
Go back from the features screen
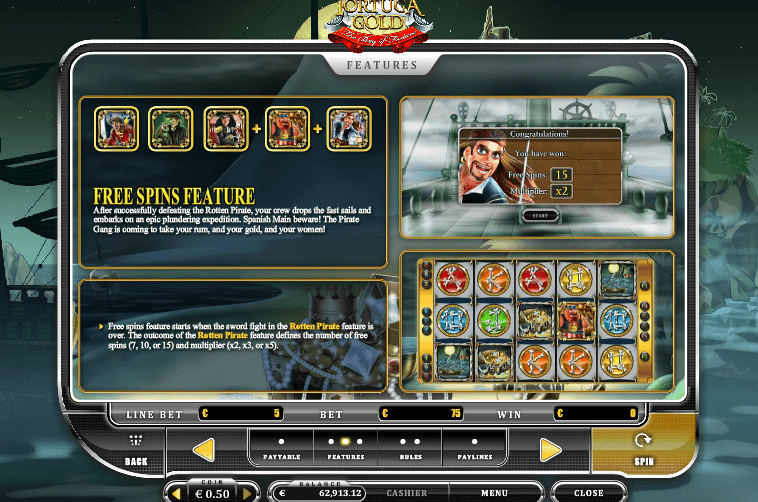tap(136, 450)
